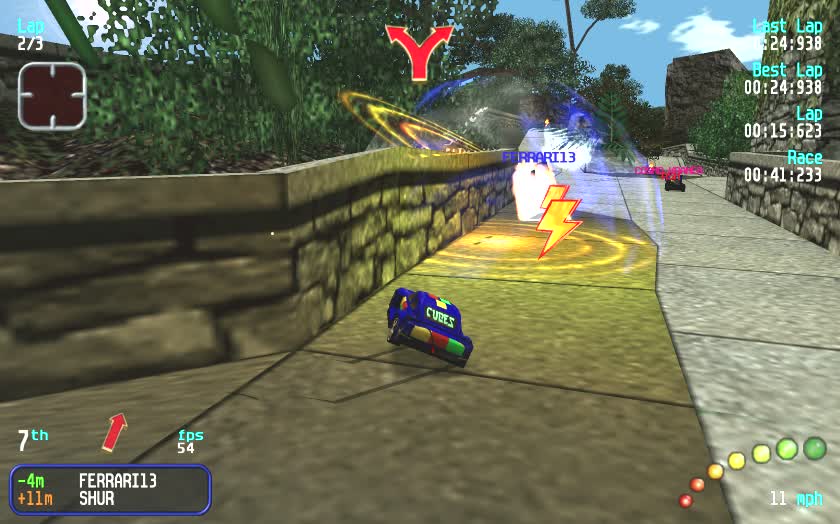
Task: Choose the SHUR row in the gap panel
Action: coord(96,498)
